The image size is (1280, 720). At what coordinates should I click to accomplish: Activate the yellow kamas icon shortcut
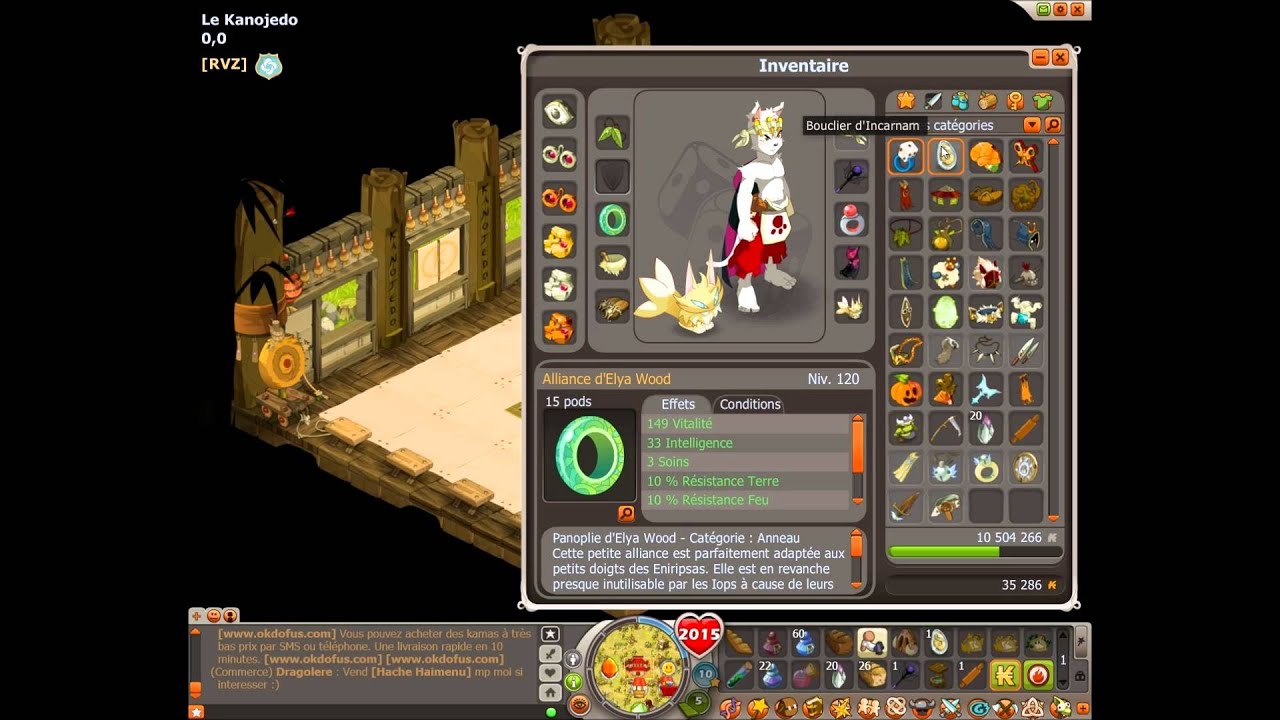pos(1005,675)
